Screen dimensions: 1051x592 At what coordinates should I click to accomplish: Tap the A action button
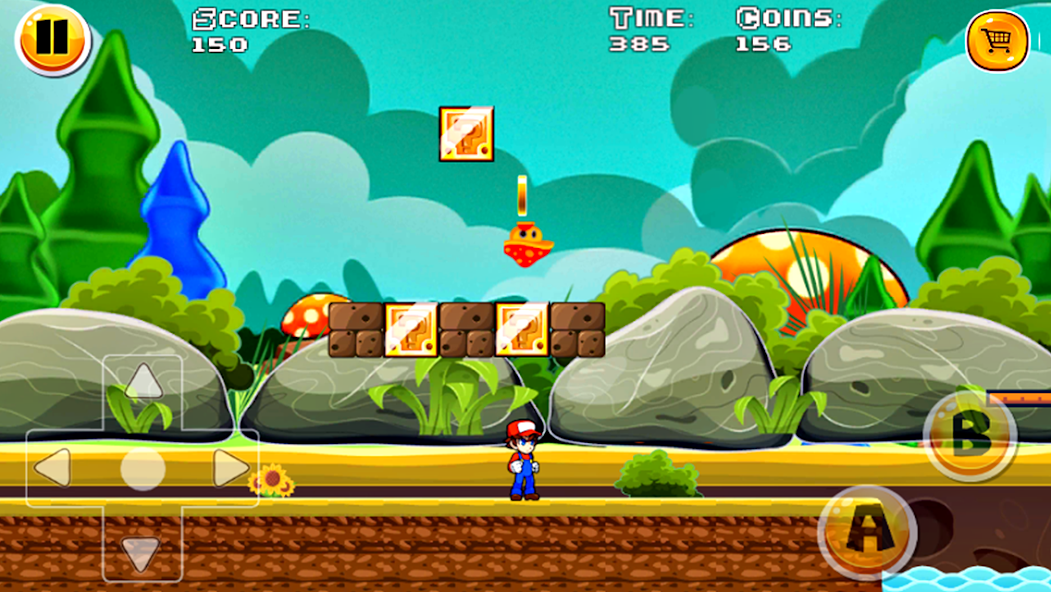coord(866,532)
